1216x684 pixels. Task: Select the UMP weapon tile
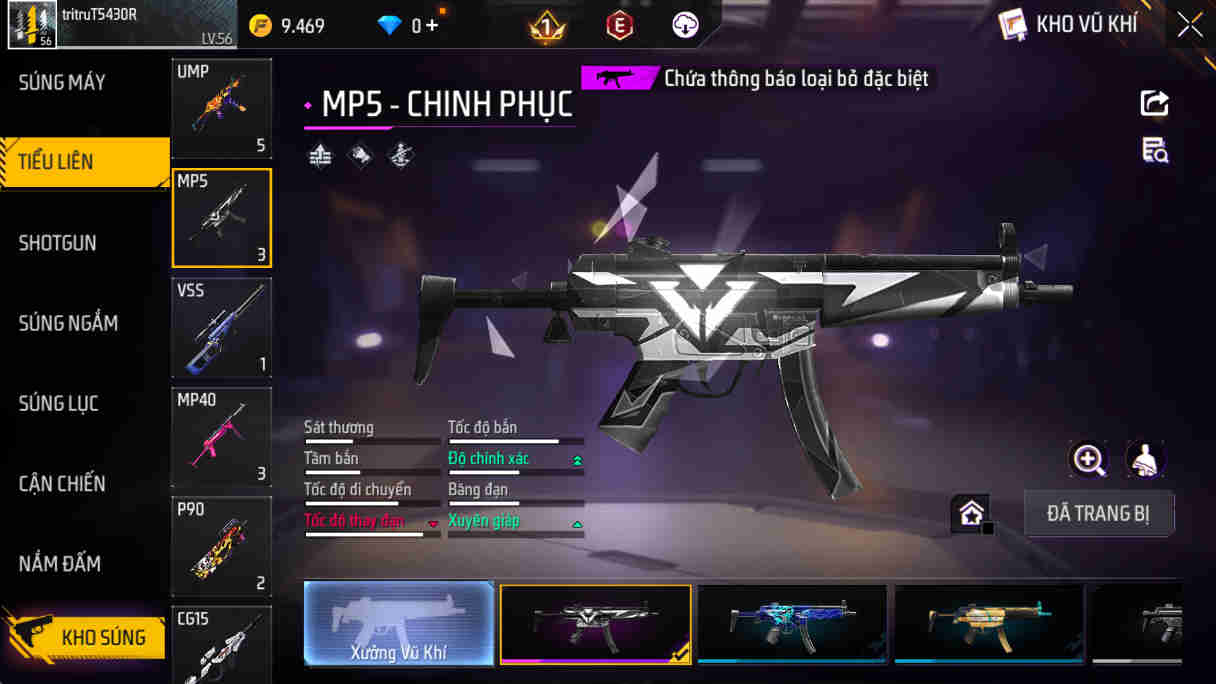[x=221, y=108]
